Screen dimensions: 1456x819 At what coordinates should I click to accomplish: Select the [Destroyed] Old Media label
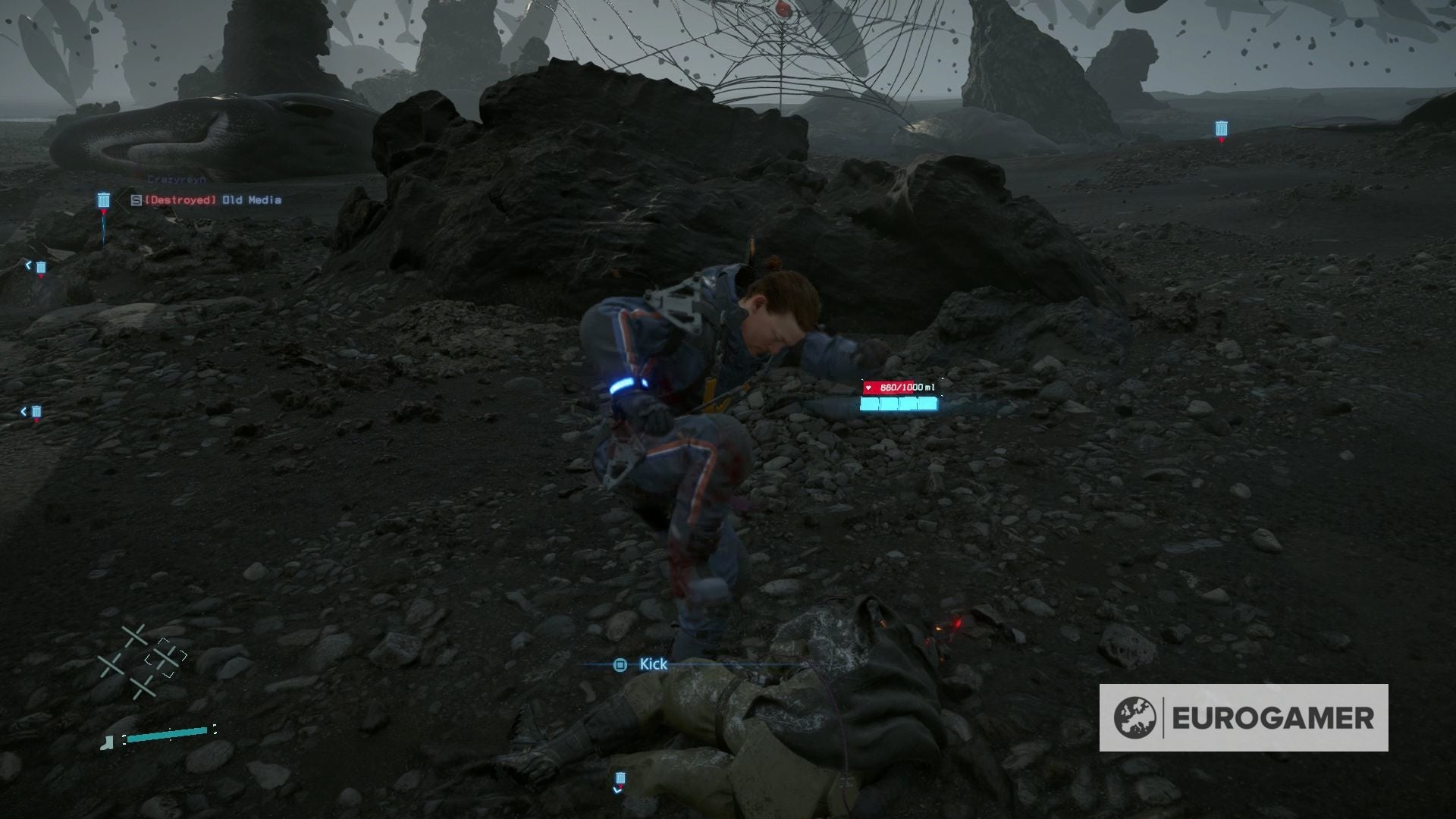click(209, 199)
